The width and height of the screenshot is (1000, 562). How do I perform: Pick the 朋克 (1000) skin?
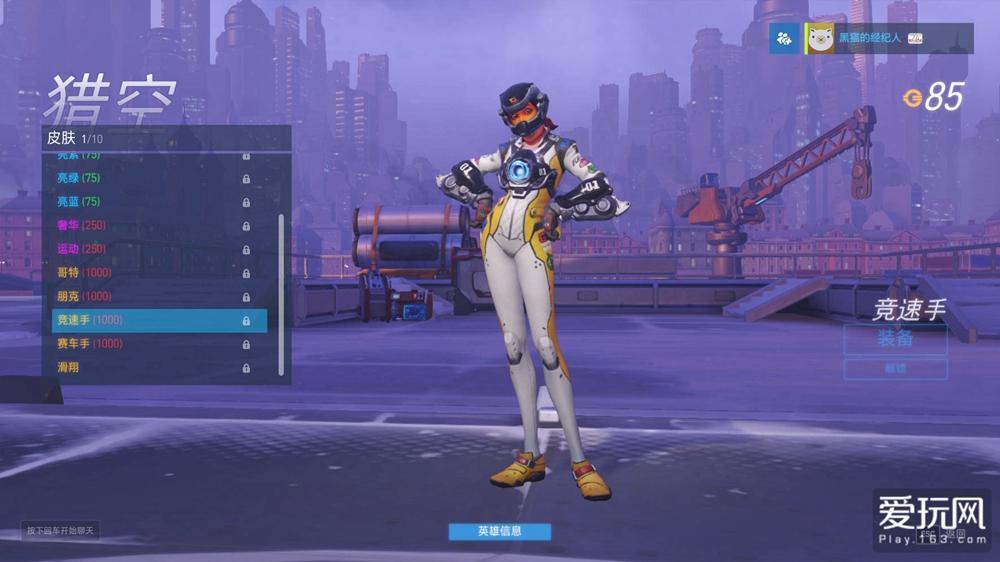[150, 296]
